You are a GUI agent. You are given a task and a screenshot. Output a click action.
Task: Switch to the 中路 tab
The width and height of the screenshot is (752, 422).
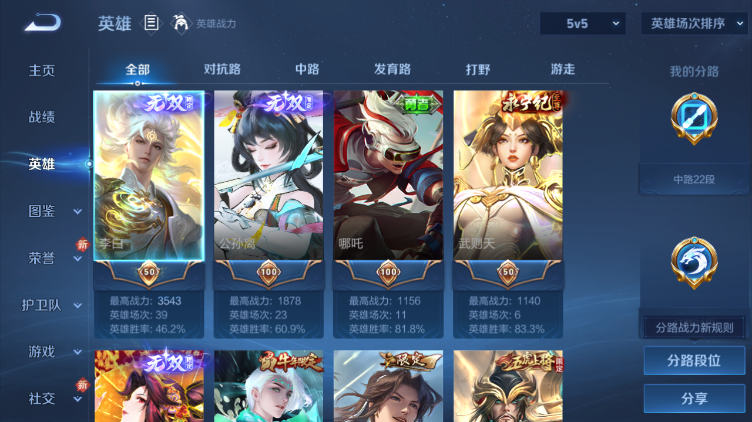pyautogui.click(x=307, y=69)
